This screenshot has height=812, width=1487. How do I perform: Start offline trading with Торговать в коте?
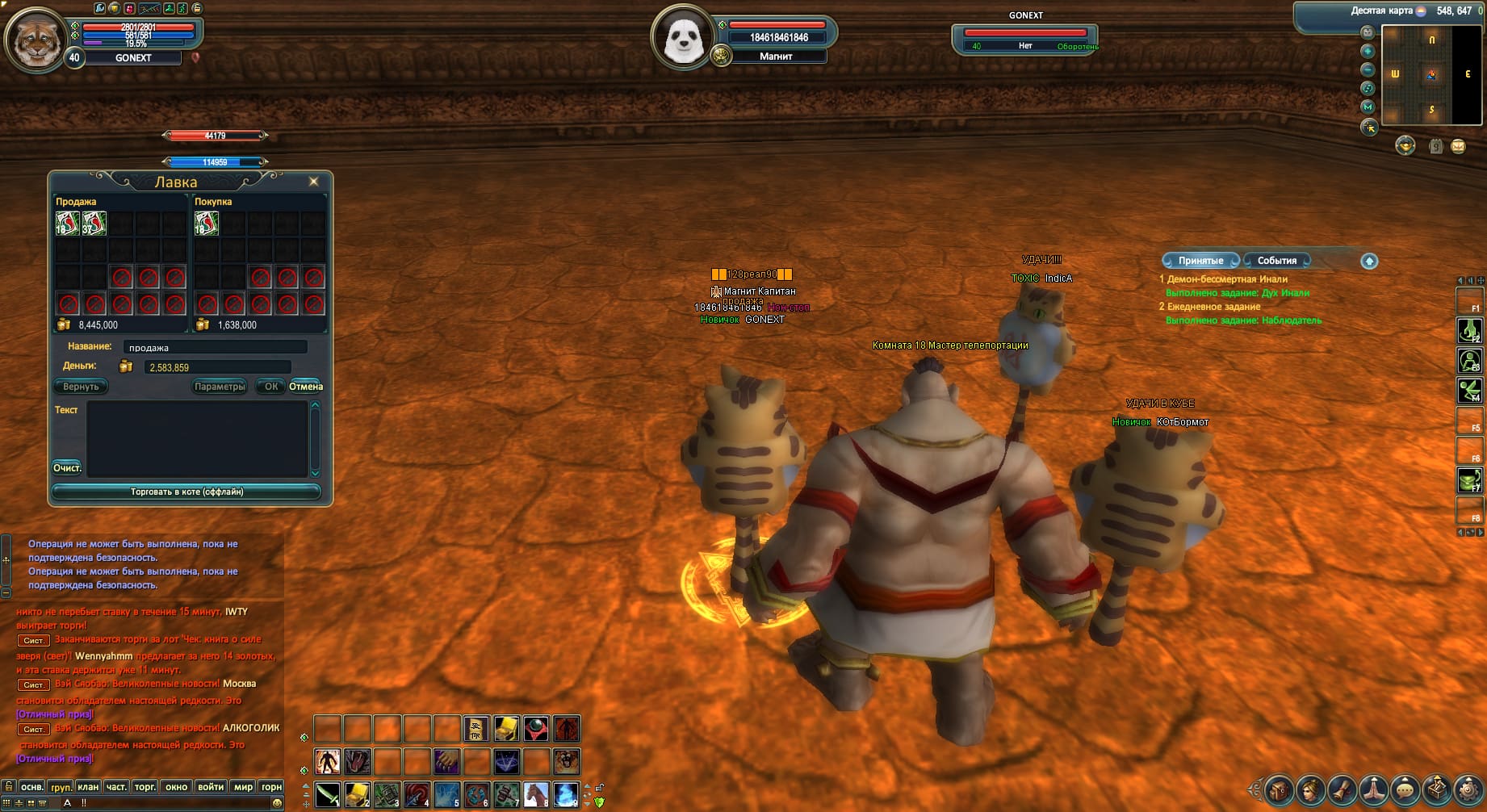(186, 492)
